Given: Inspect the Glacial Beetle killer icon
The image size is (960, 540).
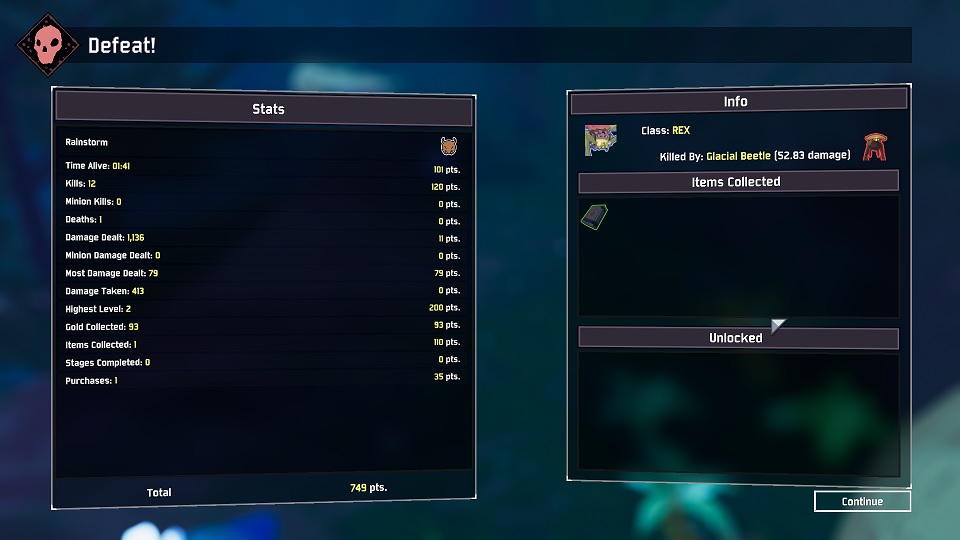Looking at the screenshot, I should coord(876,147).
